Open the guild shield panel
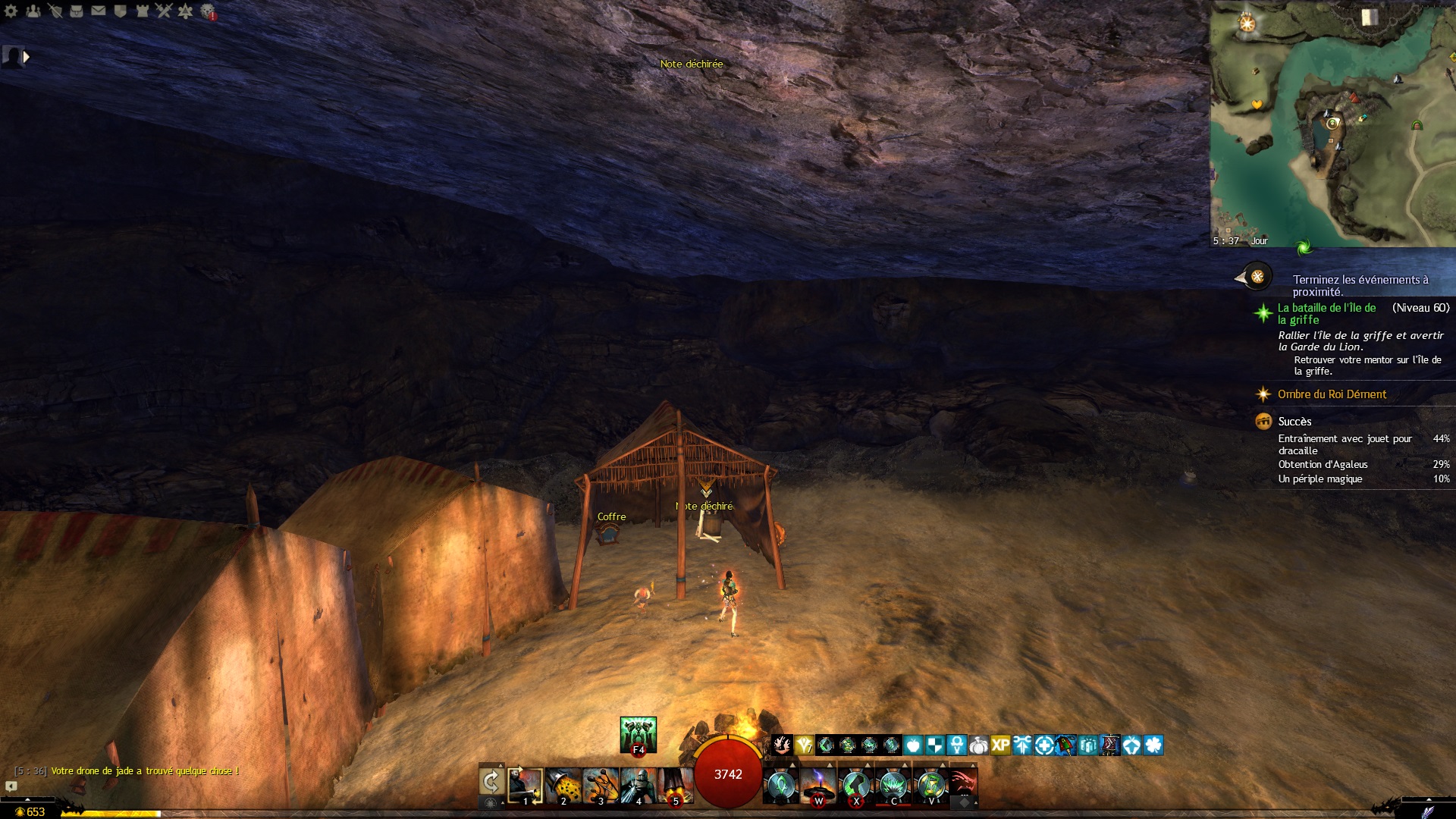The height and width of the screenshot is (819, 1456). click(x=120, y=11)
